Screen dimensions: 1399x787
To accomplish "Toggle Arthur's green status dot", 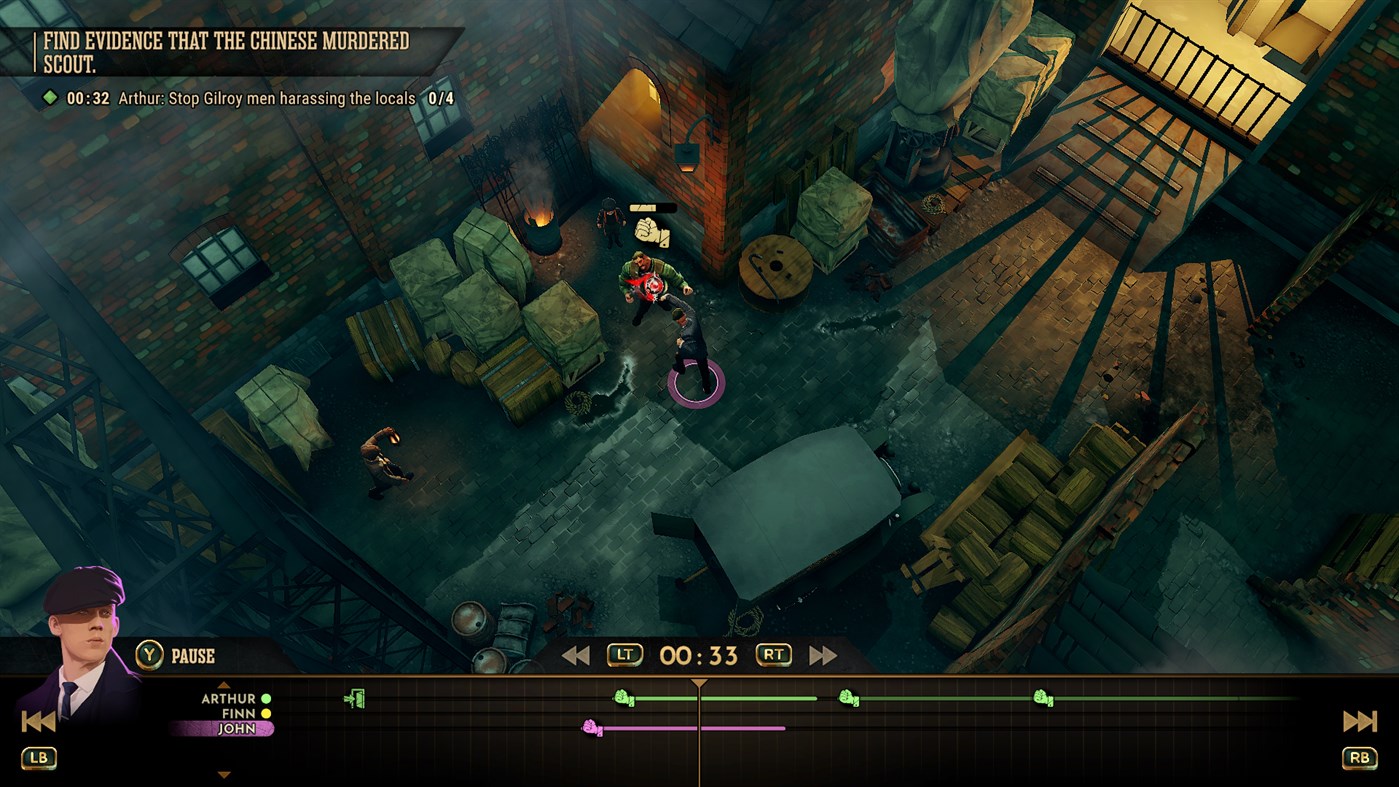I will (265, 697).
